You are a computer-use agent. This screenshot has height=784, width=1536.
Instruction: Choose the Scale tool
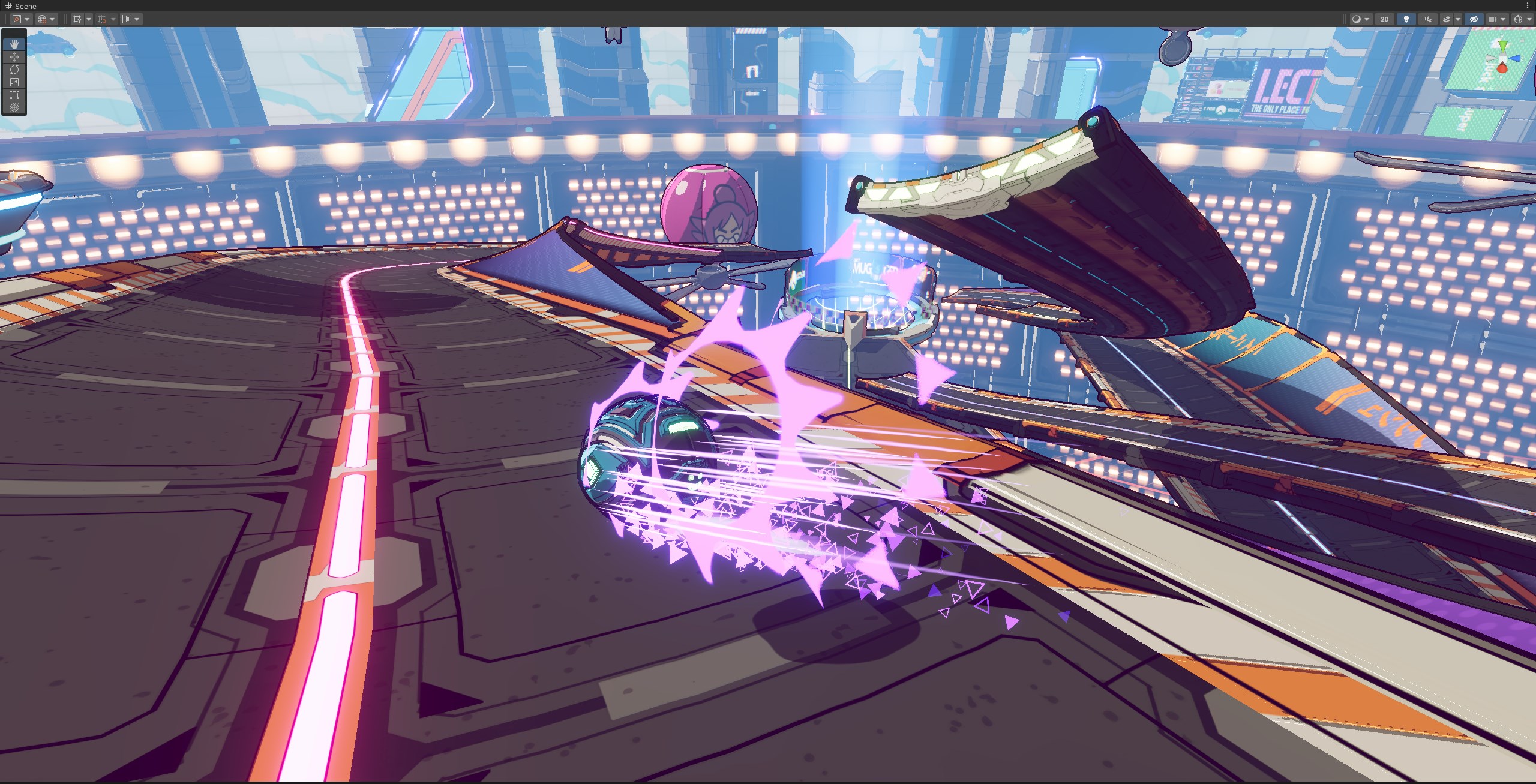[x=14, y=82]
